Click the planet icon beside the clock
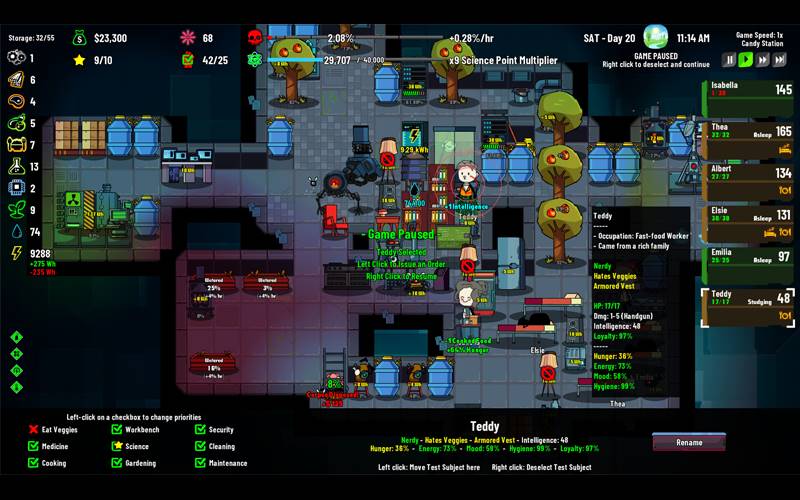The width and height of the screenshot is (800, 500). [x=656, y=38]
